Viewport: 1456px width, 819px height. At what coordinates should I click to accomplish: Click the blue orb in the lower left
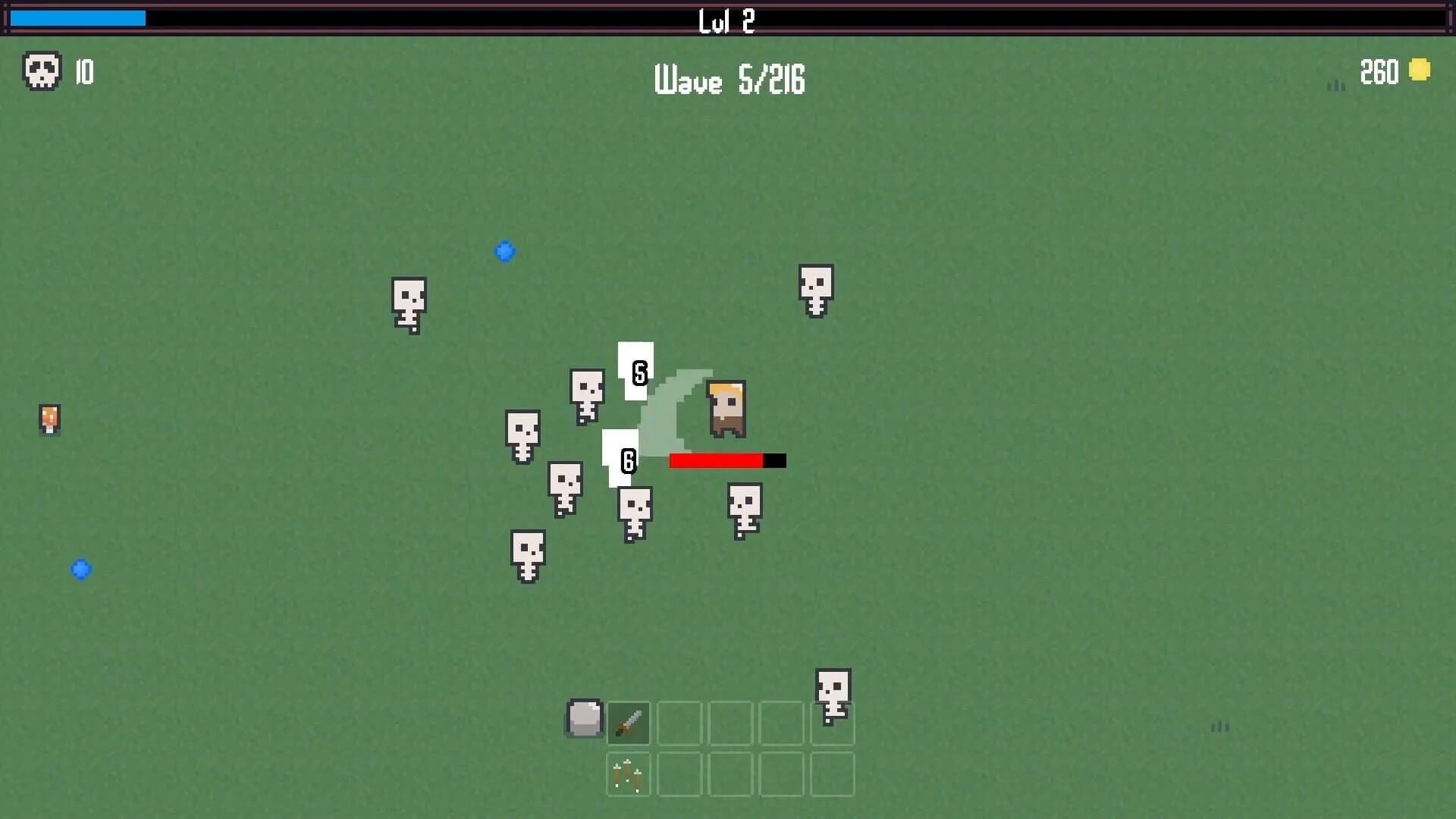pos(81,569)
